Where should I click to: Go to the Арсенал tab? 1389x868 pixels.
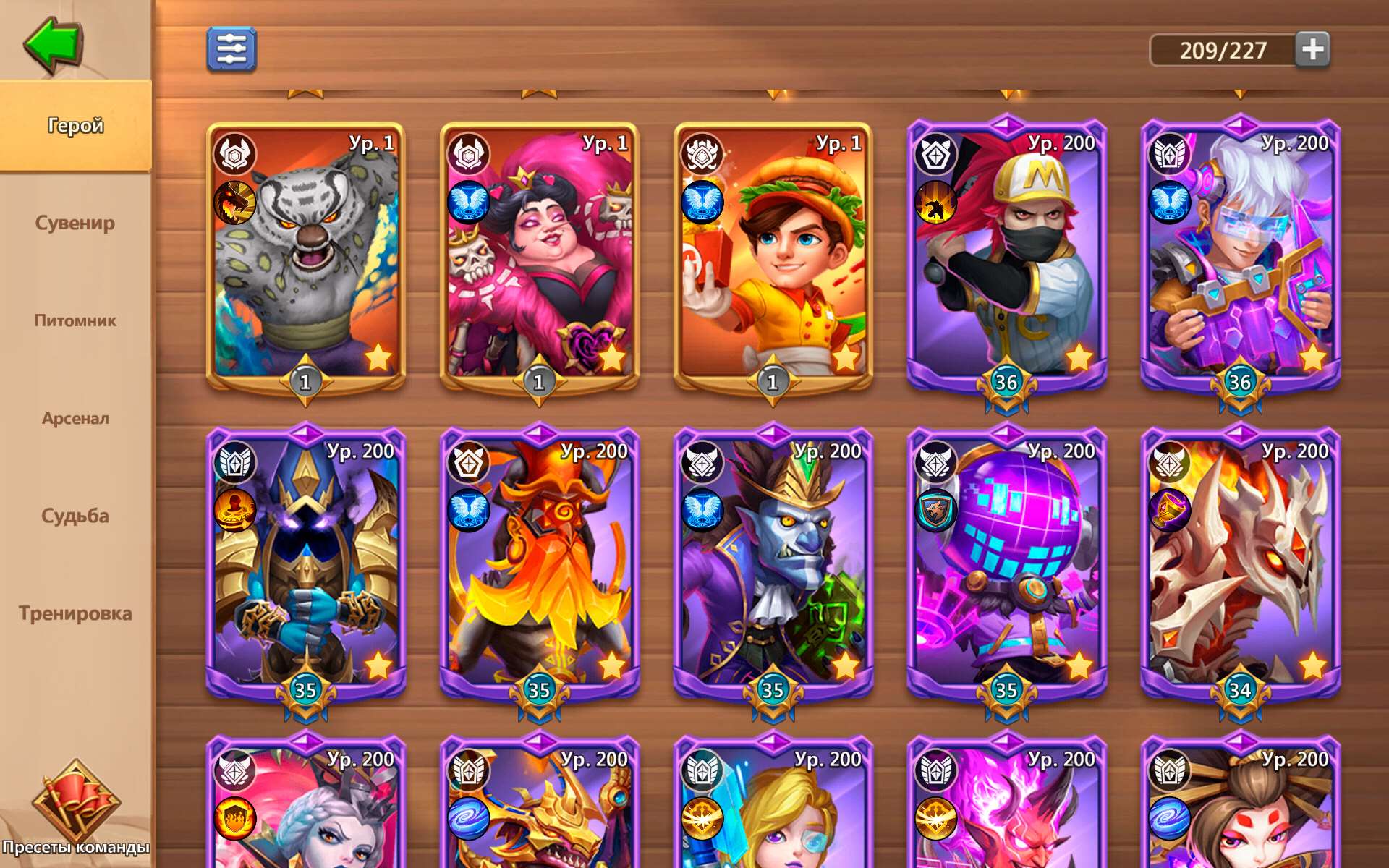[75, 418]
